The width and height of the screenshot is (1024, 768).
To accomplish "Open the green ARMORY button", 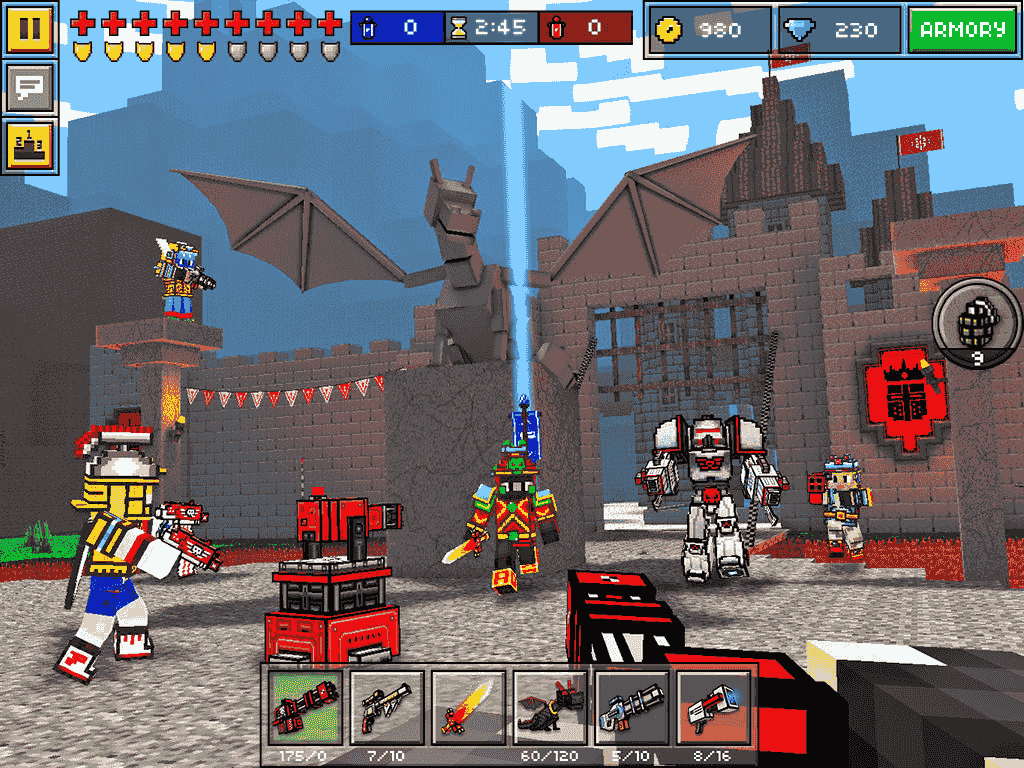I will [963, 31].
